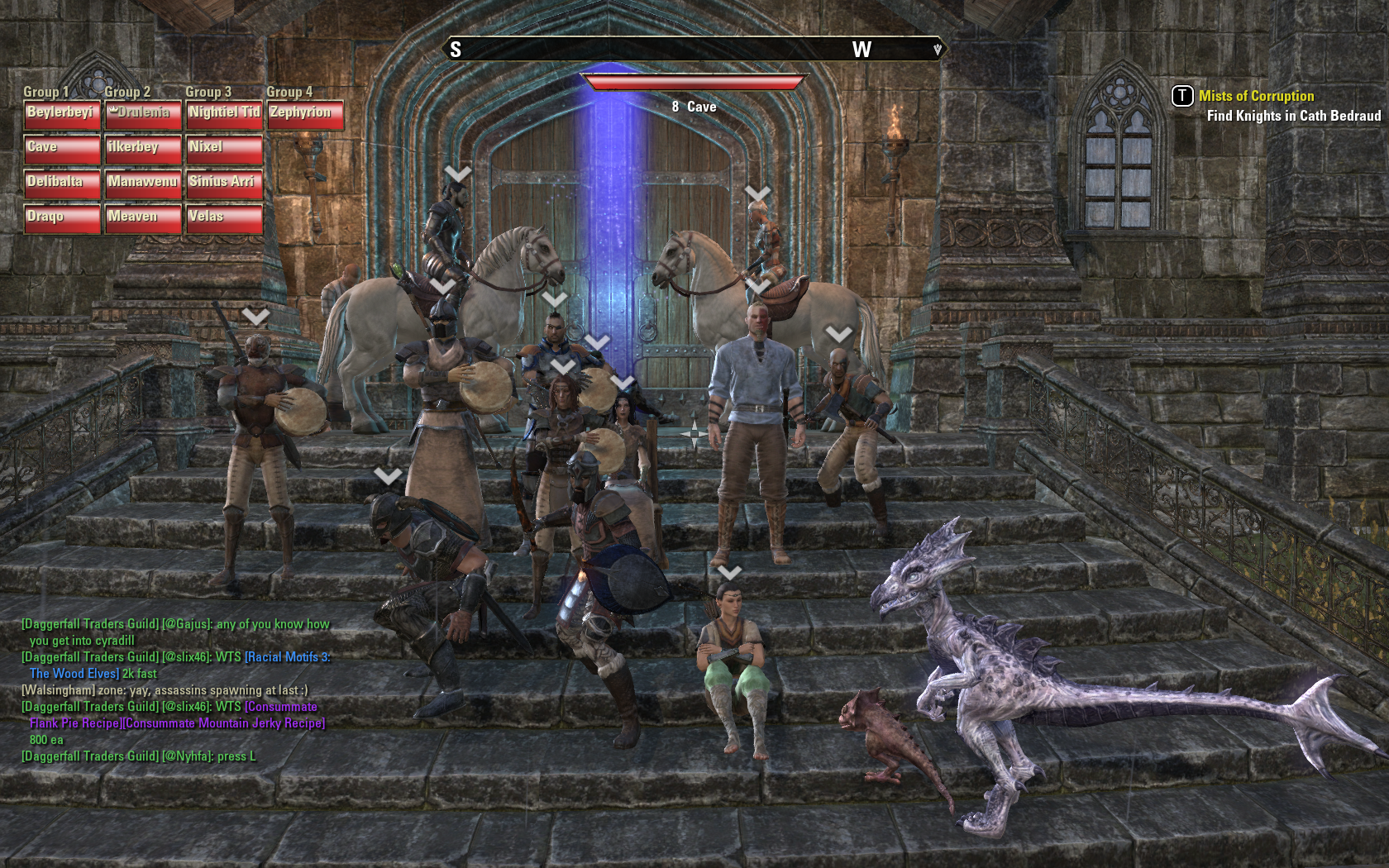The height and width of the screenshot is (868, 1389).
Task: Click the W direction marker on the compass
Action: tap(862, 50)
